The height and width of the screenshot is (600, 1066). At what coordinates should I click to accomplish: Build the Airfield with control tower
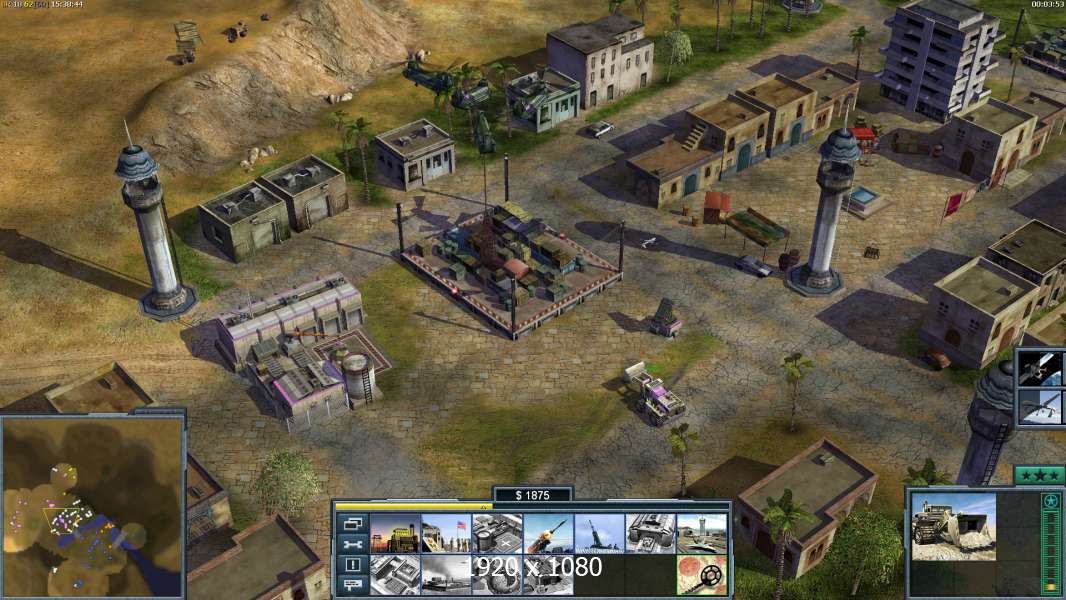point(701,533)
